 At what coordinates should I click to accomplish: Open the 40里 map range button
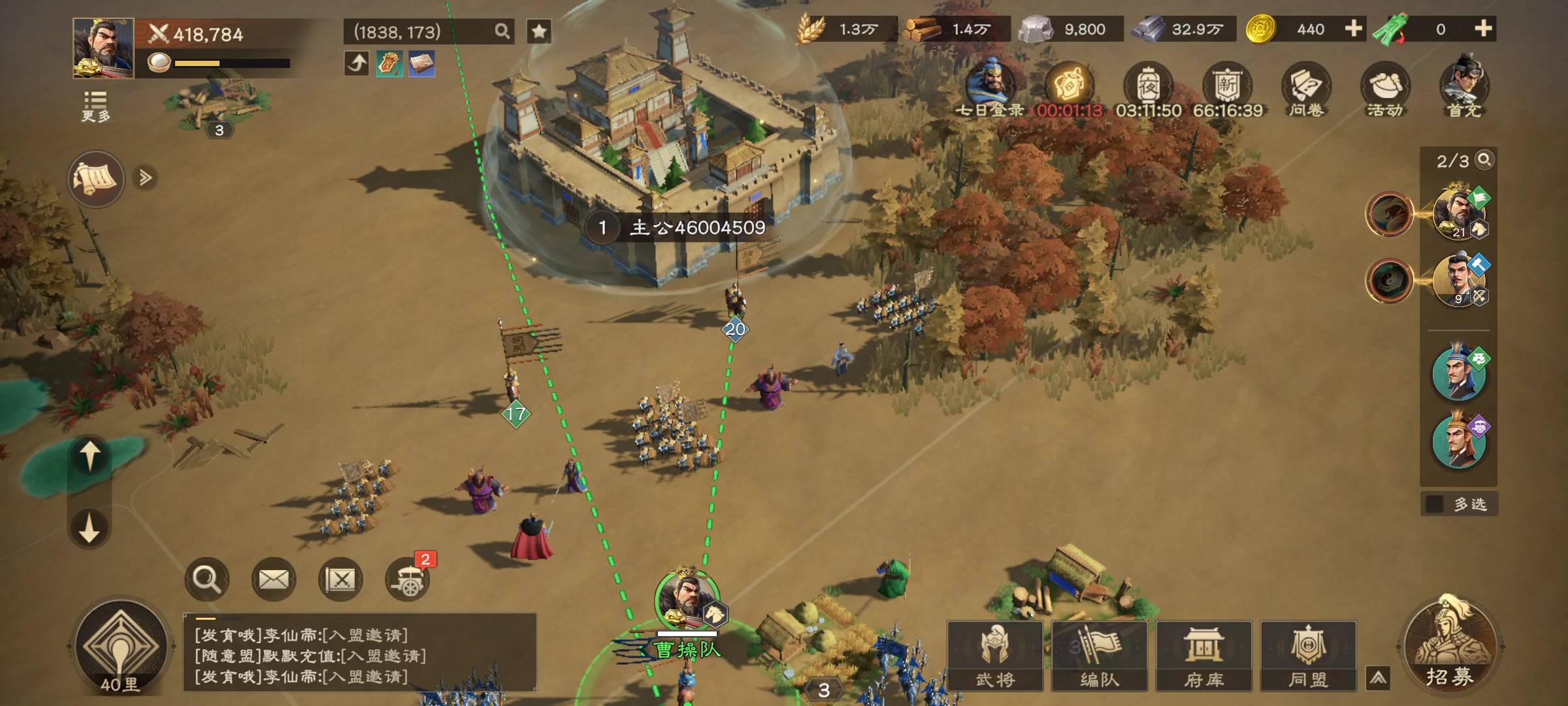[x=121, y=647]
